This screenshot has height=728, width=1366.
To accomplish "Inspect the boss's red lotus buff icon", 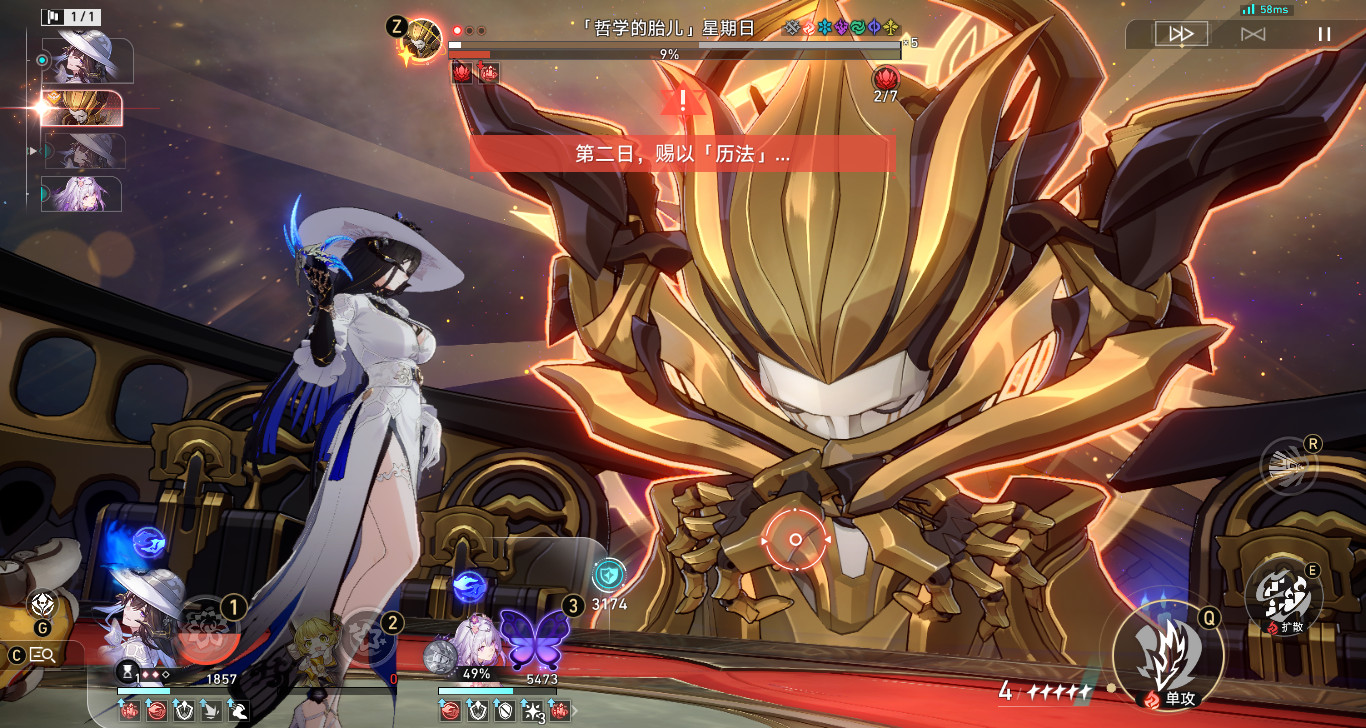I will pyautogui.click(x=886, y=78).
